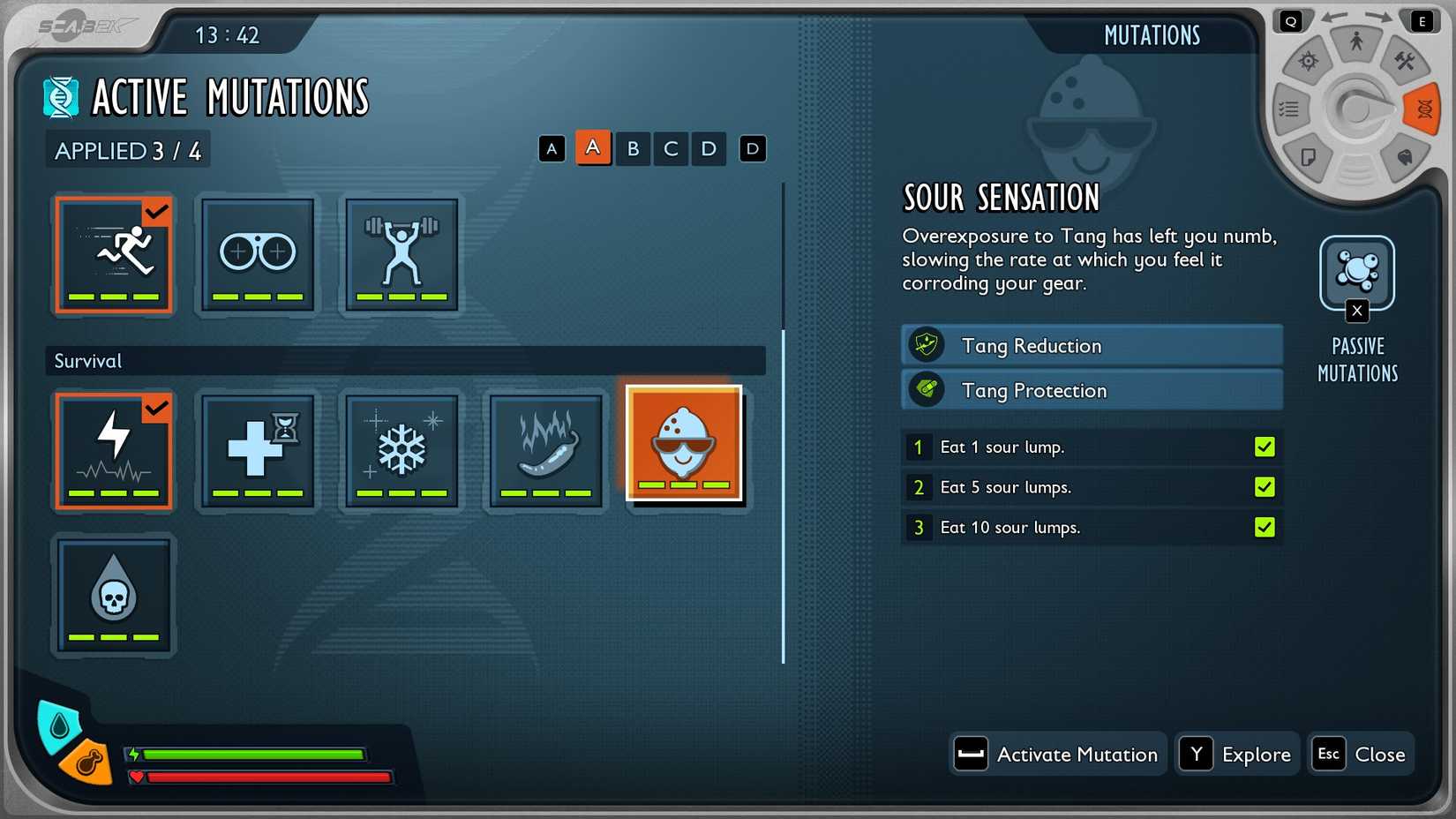1456x819 pixels.
Task: Switch to mutation category C tab
Action: point(670,148)
